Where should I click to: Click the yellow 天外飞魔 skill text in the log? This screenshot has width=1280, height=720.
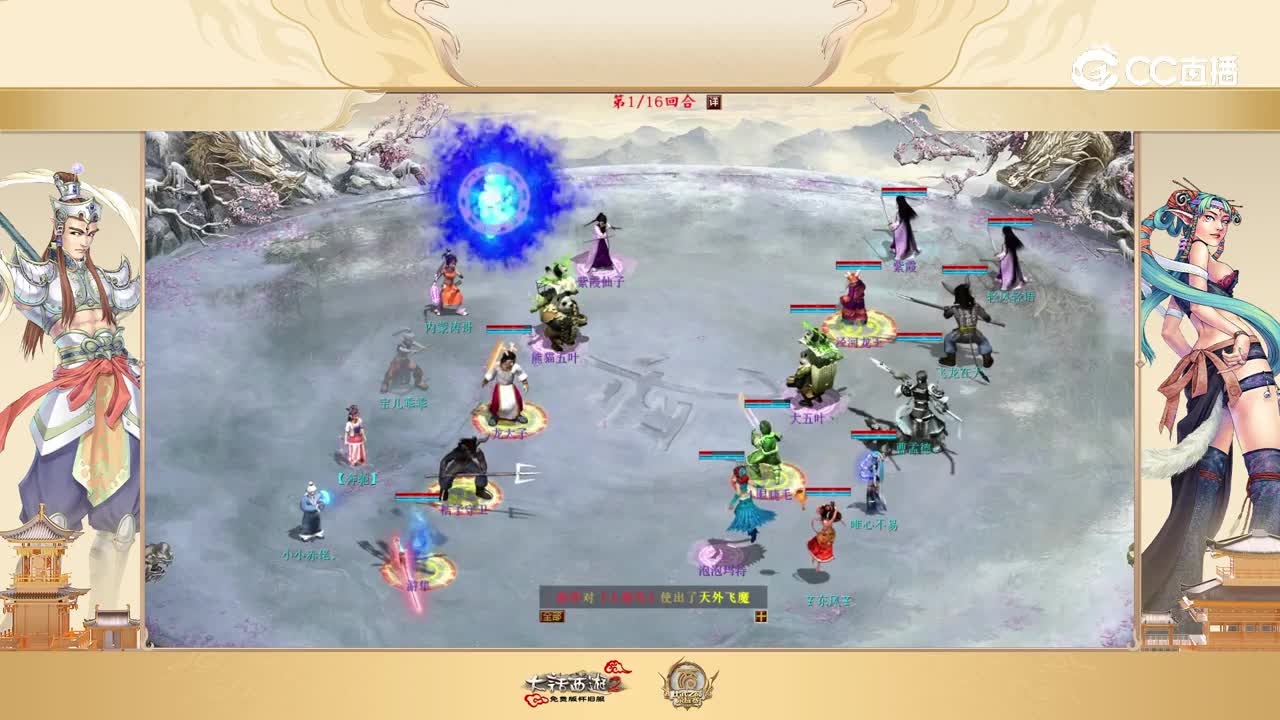[725, 597]
